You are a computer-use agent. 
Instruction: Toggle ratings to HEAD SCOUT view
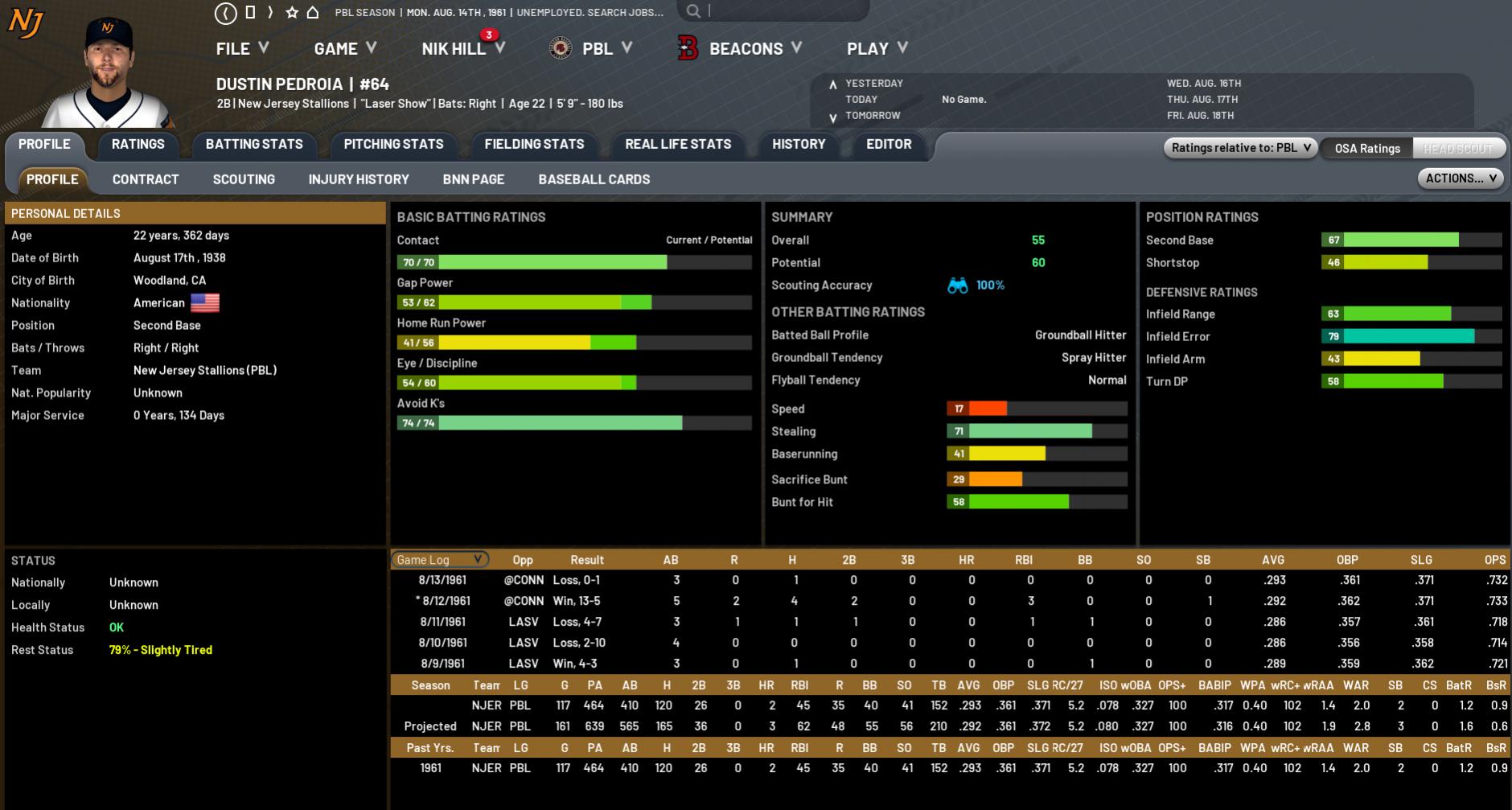1457,148
